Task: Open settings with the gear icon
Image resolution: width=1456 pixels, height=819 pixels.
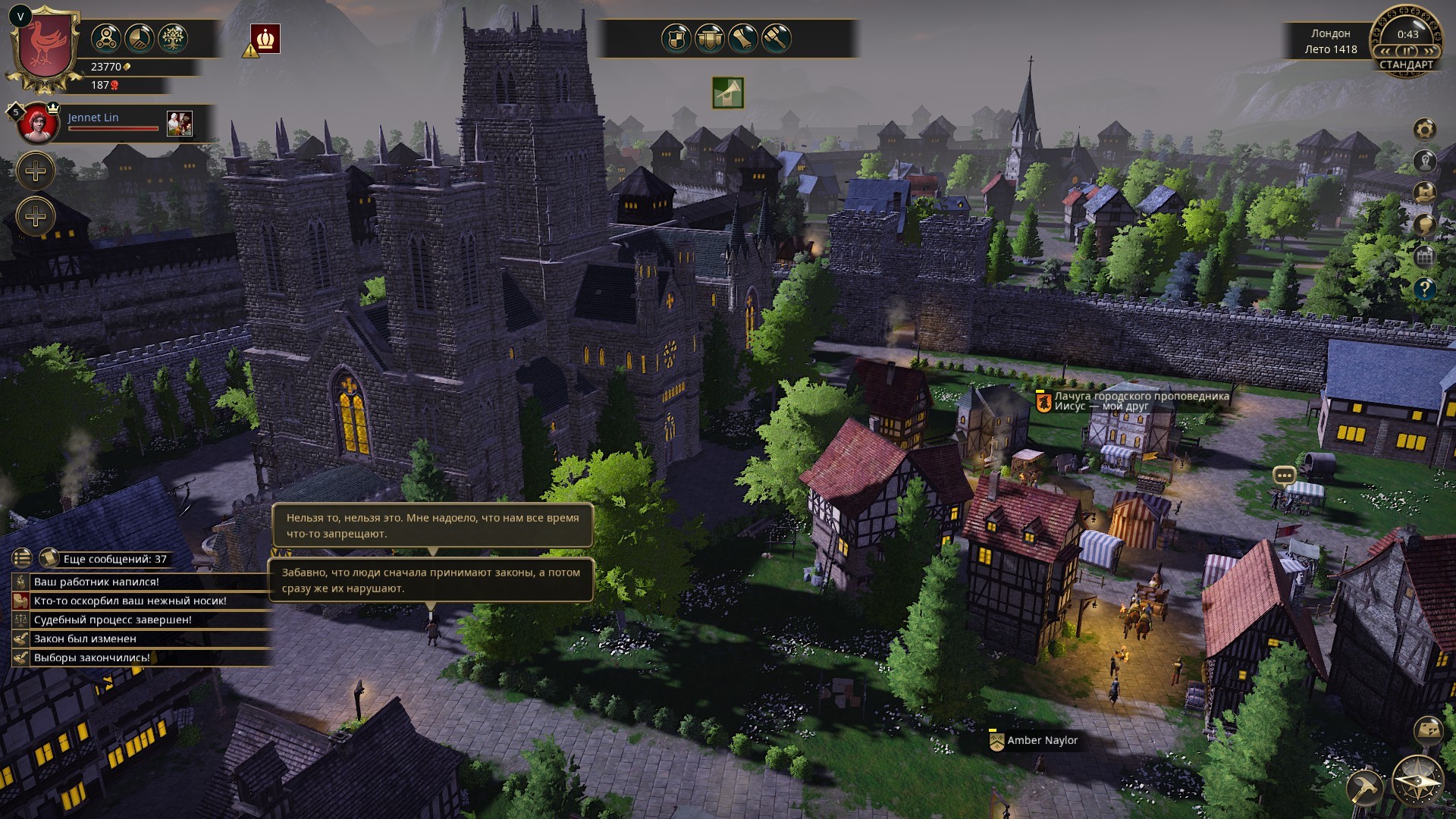Action: pyautogui.click(x=1425, y=129)
